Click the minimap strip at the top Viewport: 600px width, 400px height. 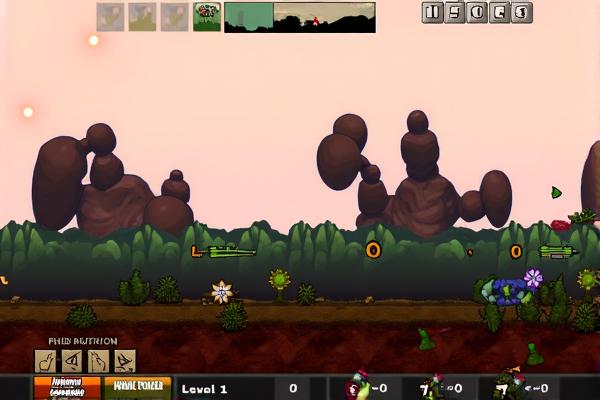pos(299,17)
